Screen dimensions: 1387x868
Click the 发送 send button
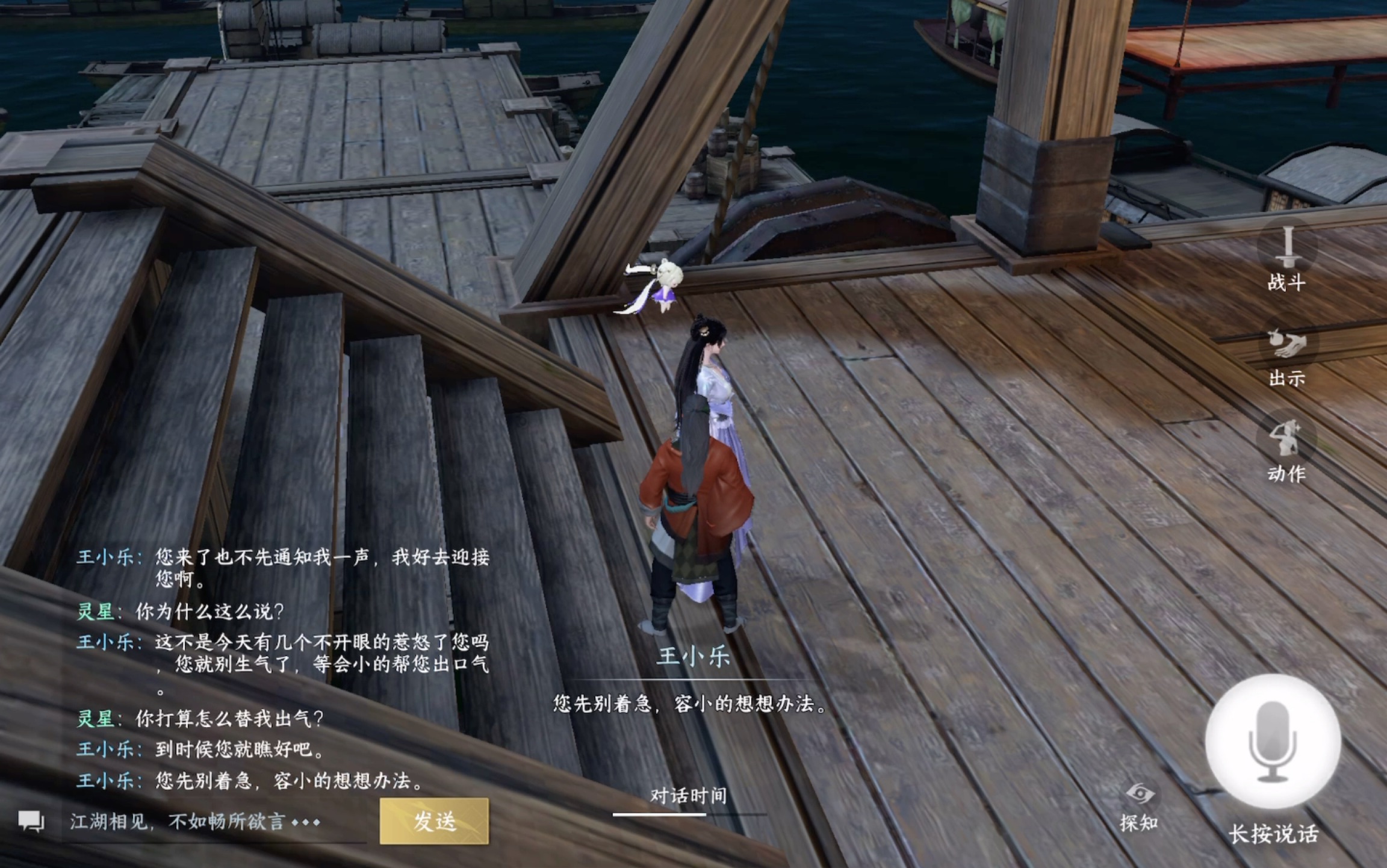(434, 821)
